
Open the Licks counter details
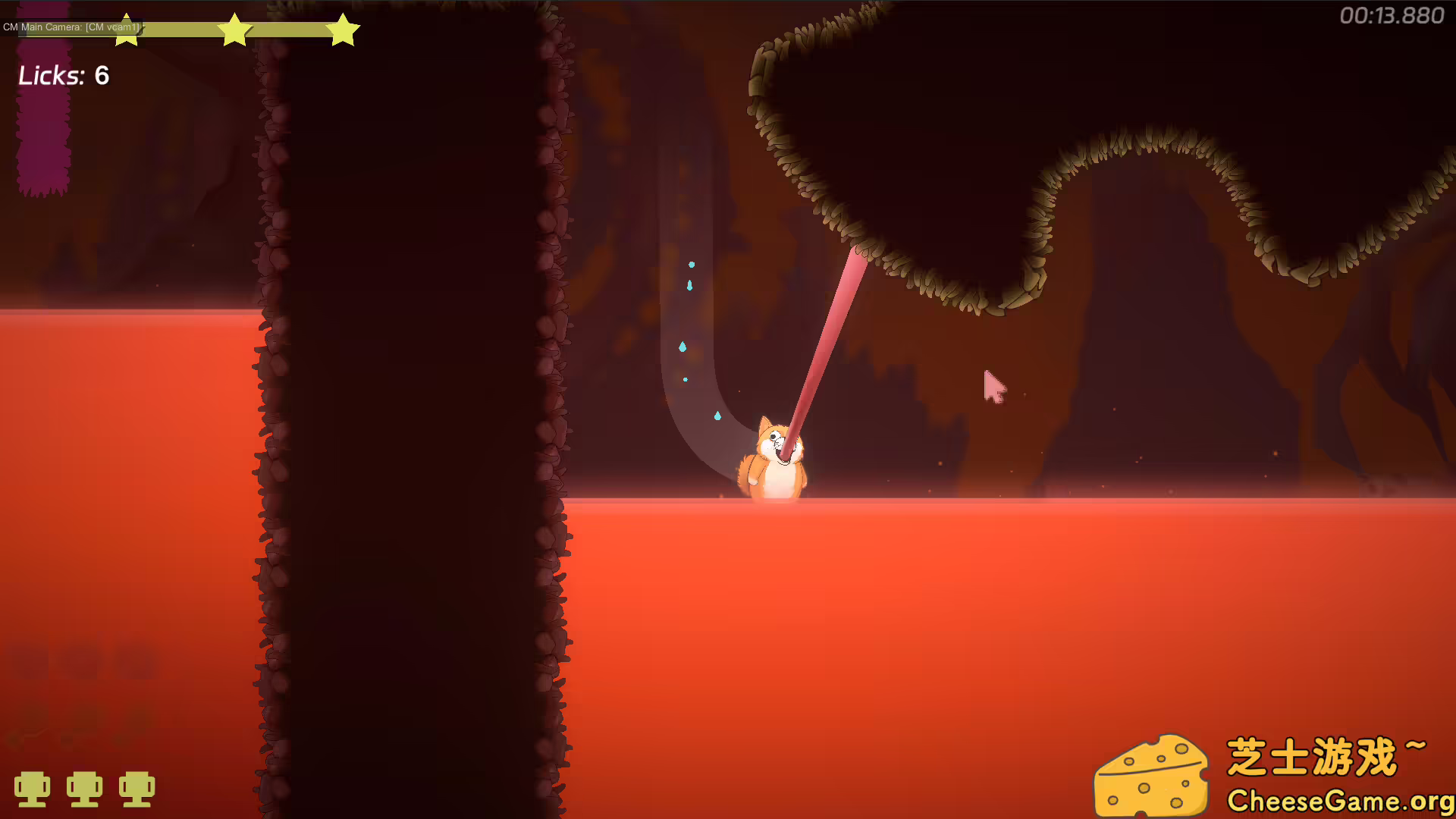click(x=64, y=76)
